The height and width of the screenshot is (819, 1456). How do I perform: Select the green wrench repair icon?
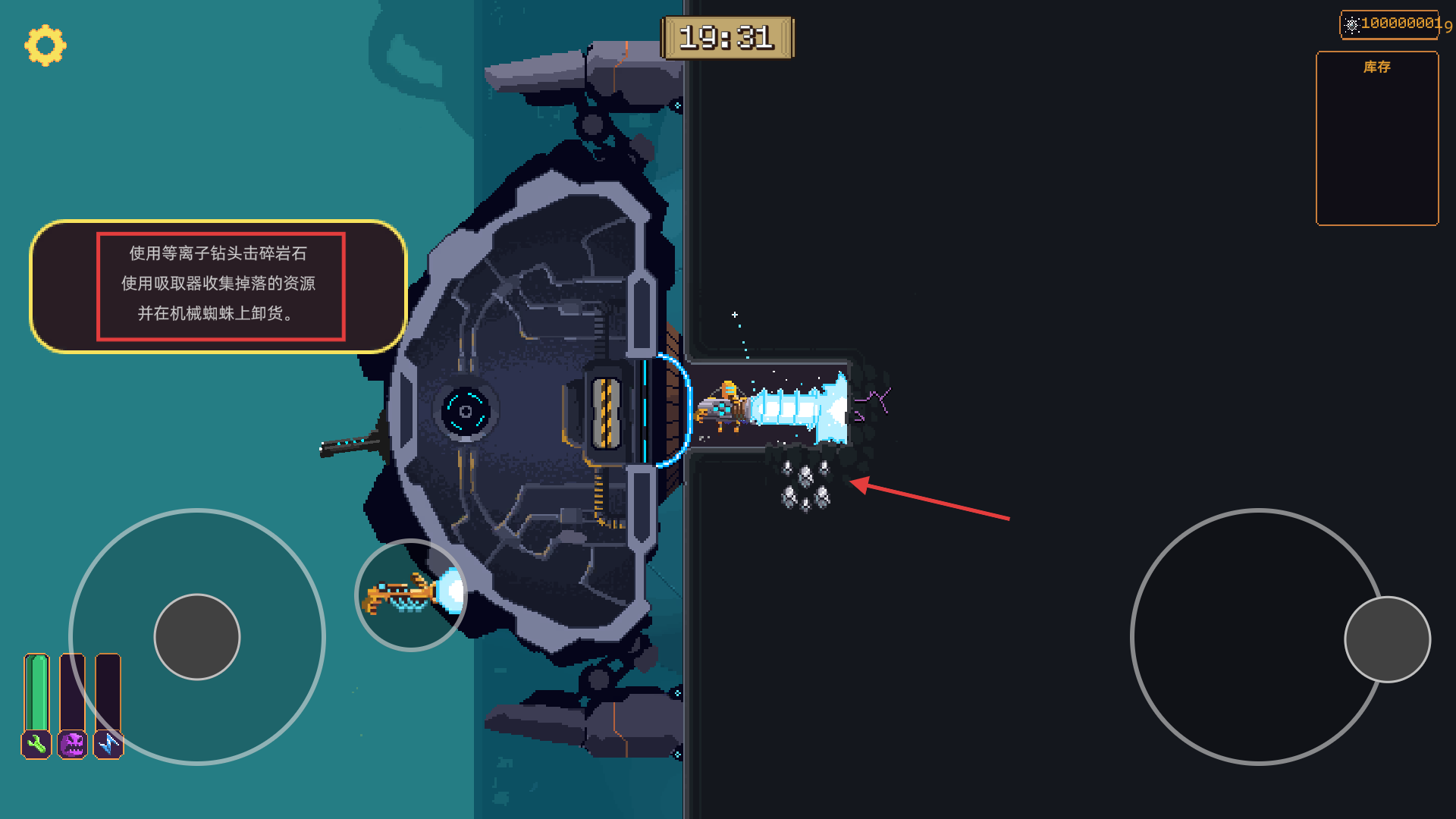[36, 745]
